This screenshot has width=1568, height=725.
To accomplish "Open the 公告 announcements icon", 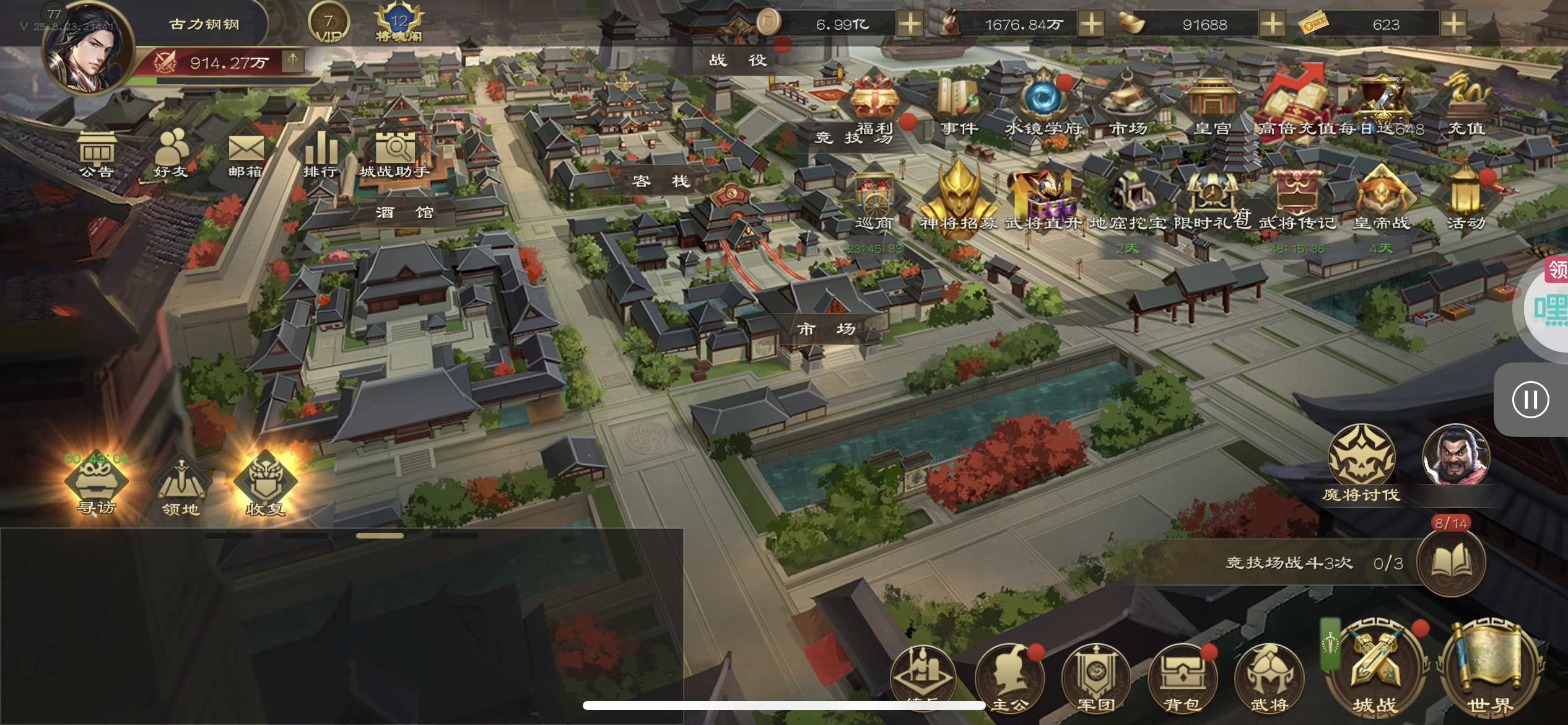I will click(x=97, y=154).
